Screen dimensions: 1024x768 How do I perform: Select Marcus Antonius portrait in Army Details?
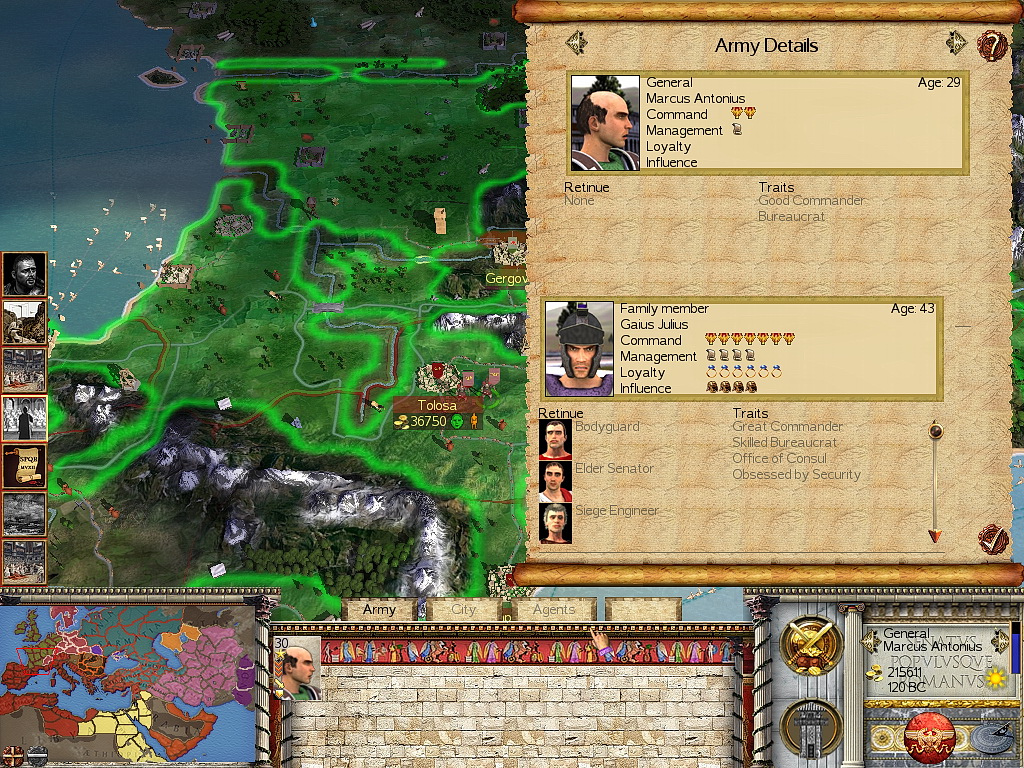click(x=605, y=124)
